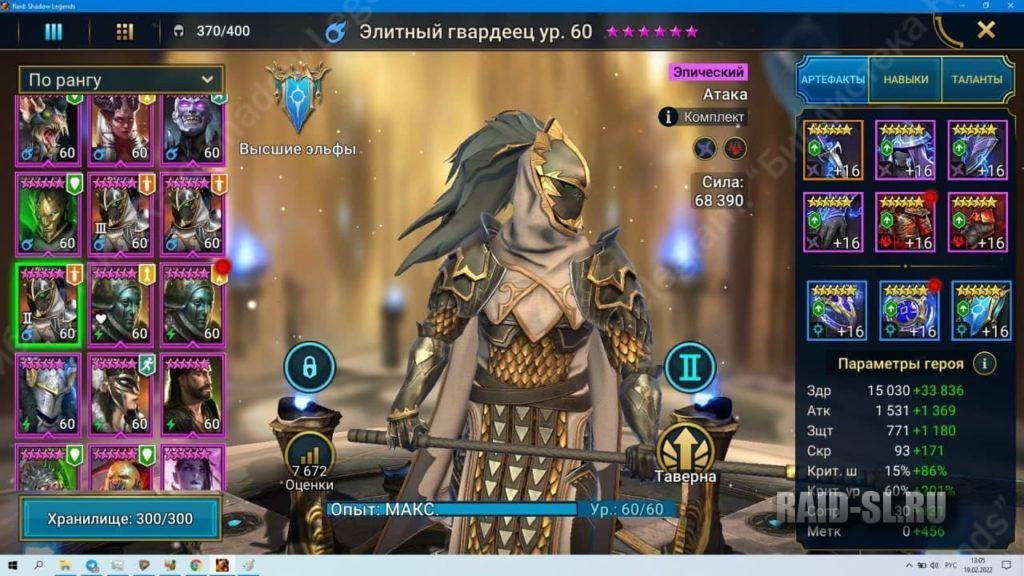Viewport: 1024px width, 576px height.
Task: Open the Таверна upgrade button
Action: [x=686, y=452]
